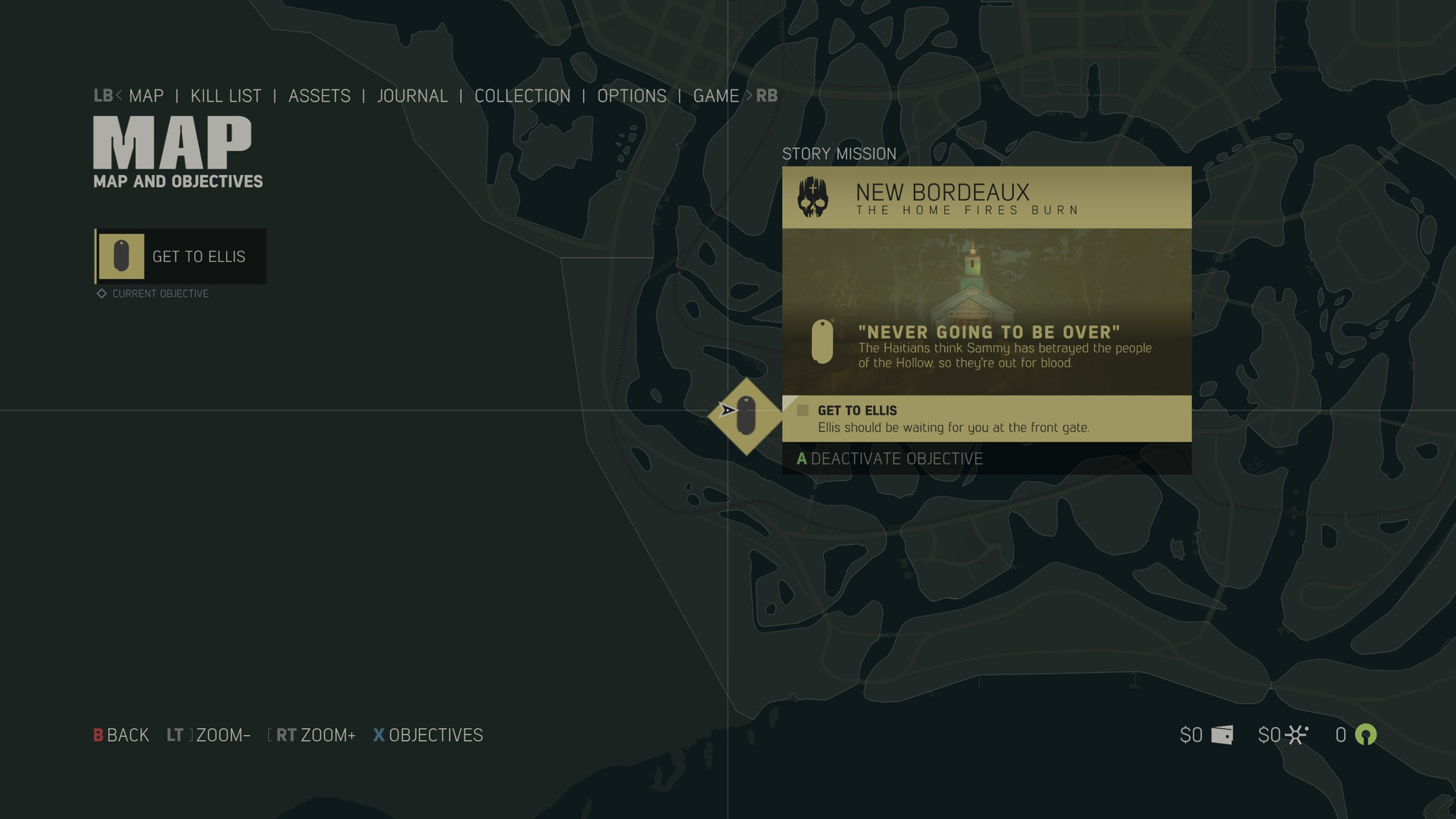Show the objectives list
Viewport: 1456px width, 819px height.
click(x=428, y=735)
